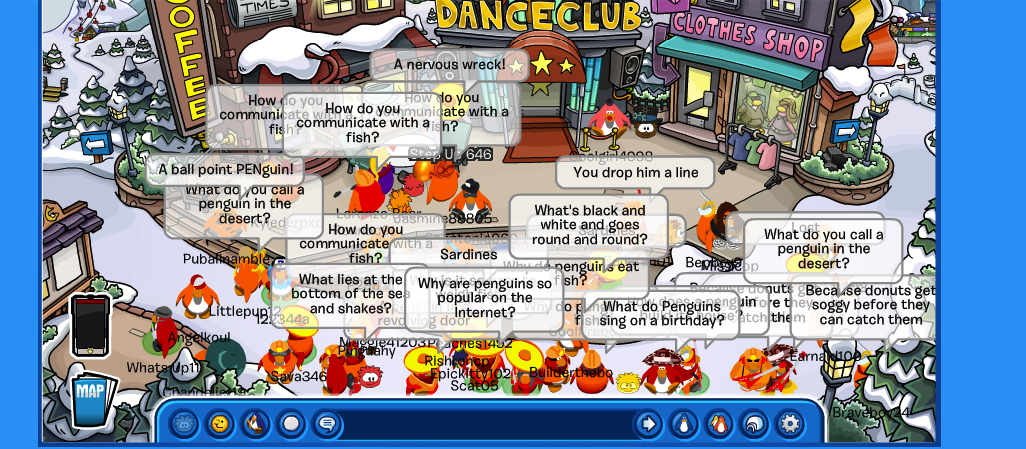Click the puffle icon on the toolbar
1026x449 pixels.
coord(184,424)
